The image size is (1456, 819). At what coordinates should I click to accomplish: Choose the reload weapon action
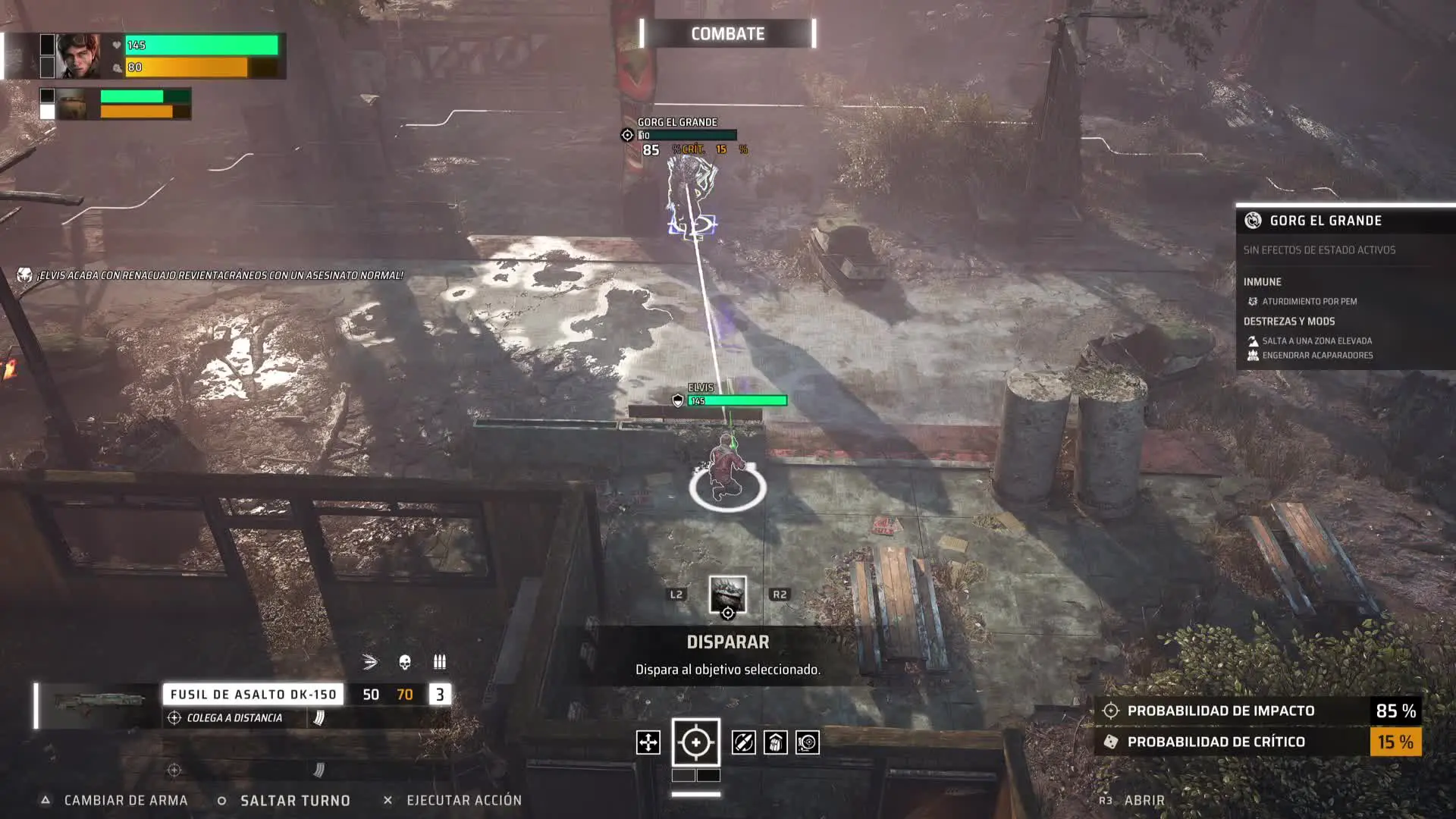pos(743,742)
